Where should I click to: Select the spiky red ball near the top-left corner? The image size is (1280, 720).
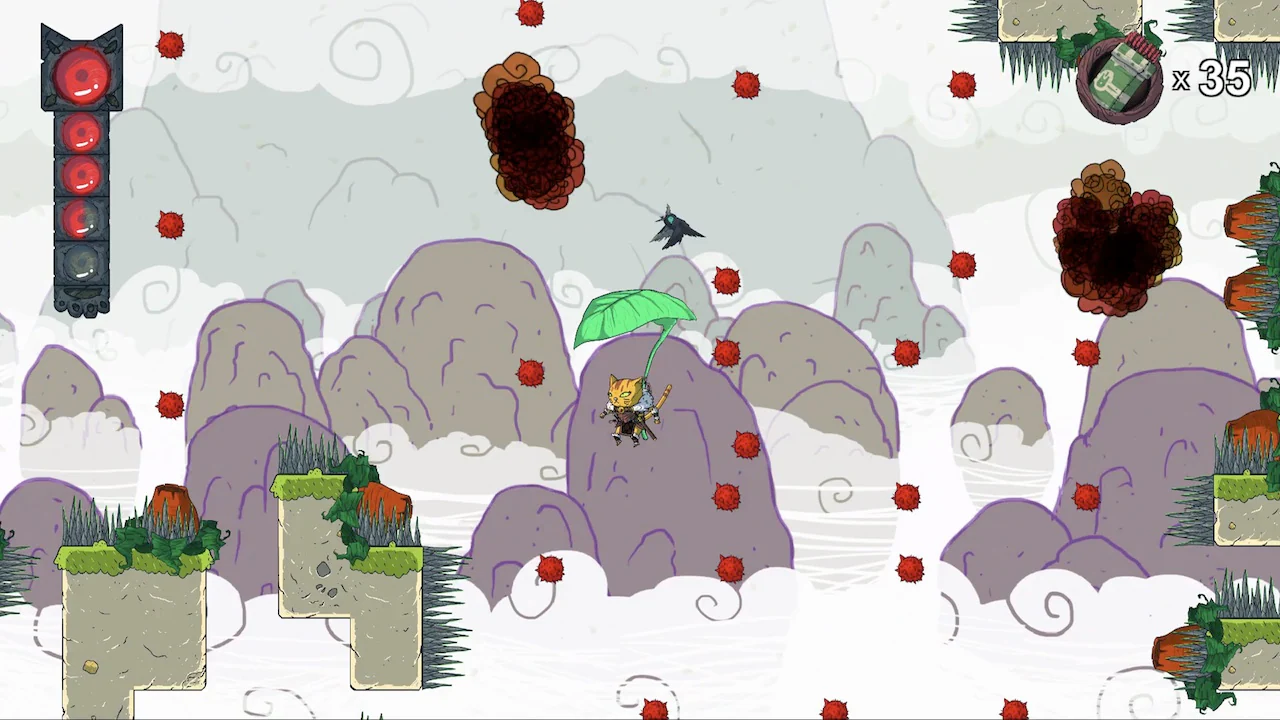coord(170,43)
